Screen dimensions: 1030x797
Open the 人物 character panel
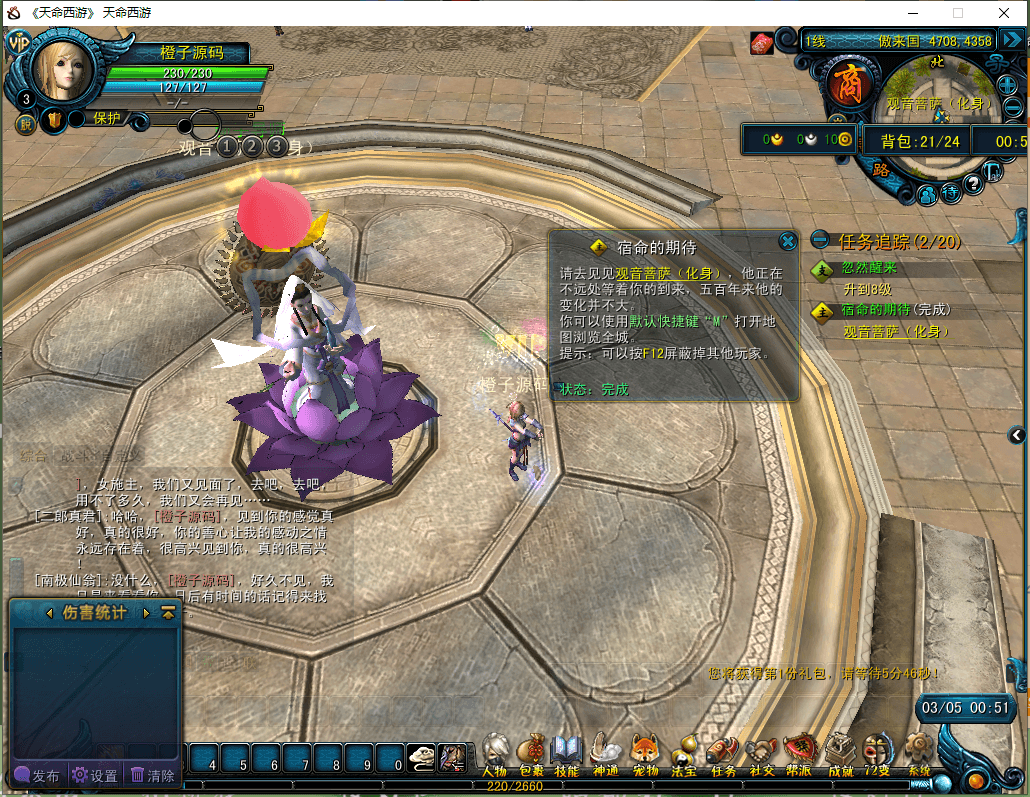(494, 754)
